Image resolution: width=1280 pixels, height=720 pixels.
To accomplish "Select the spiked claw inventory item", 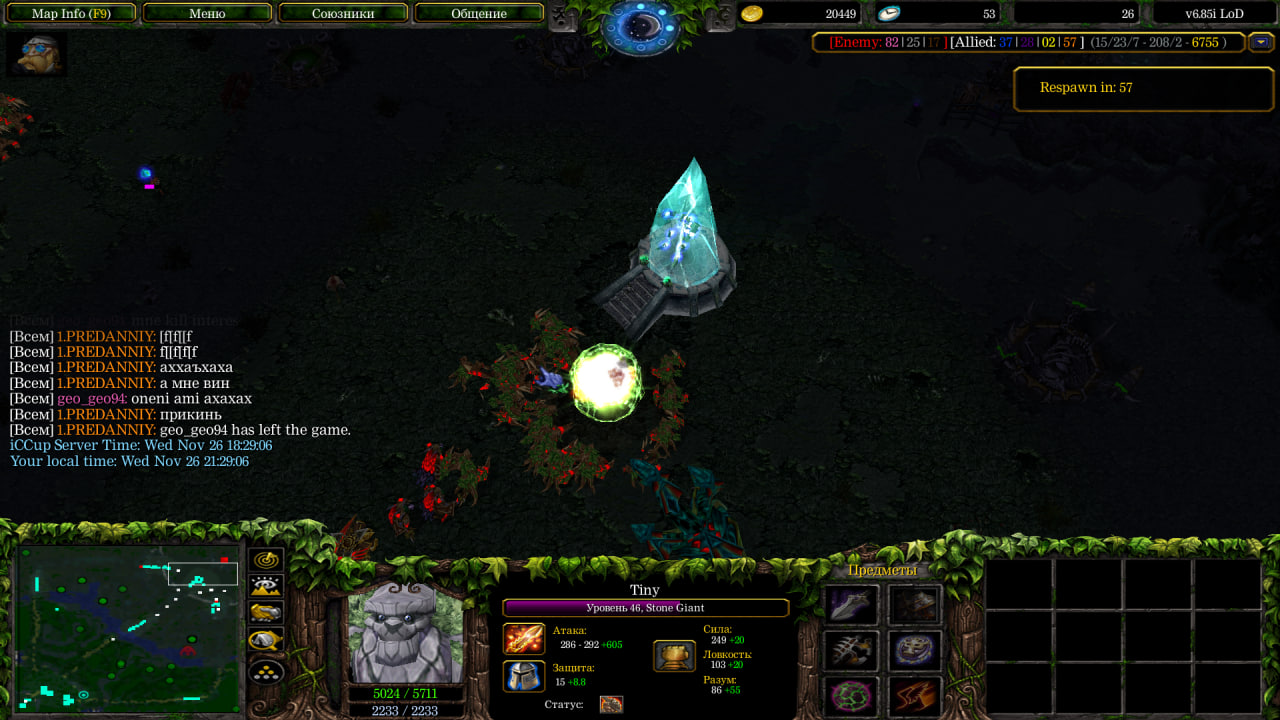I will tap(852, 651).
